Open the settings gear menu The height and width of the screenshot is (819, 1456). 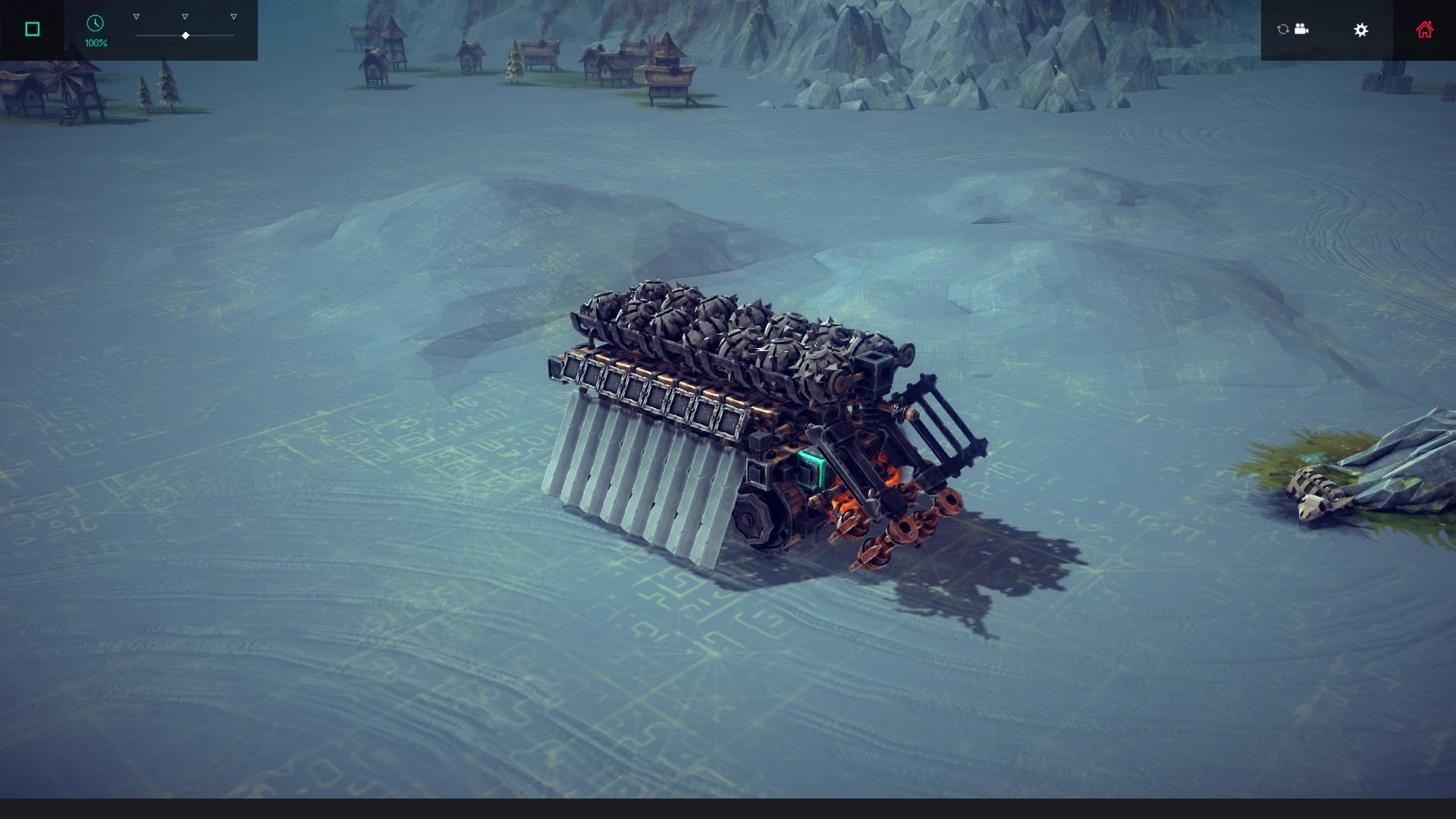click(x=1361, y=30)
